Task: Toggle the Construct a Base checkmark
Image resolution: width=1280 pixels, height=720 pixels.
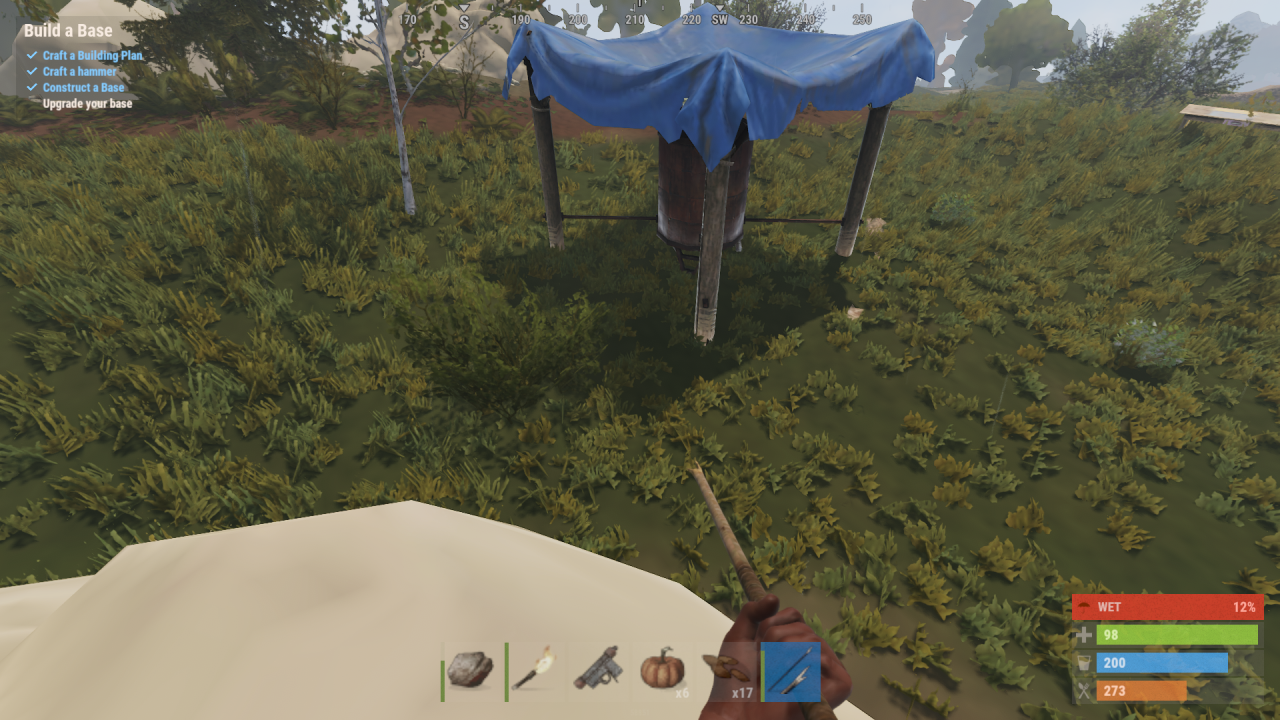Action: click(x=32, y=87)
